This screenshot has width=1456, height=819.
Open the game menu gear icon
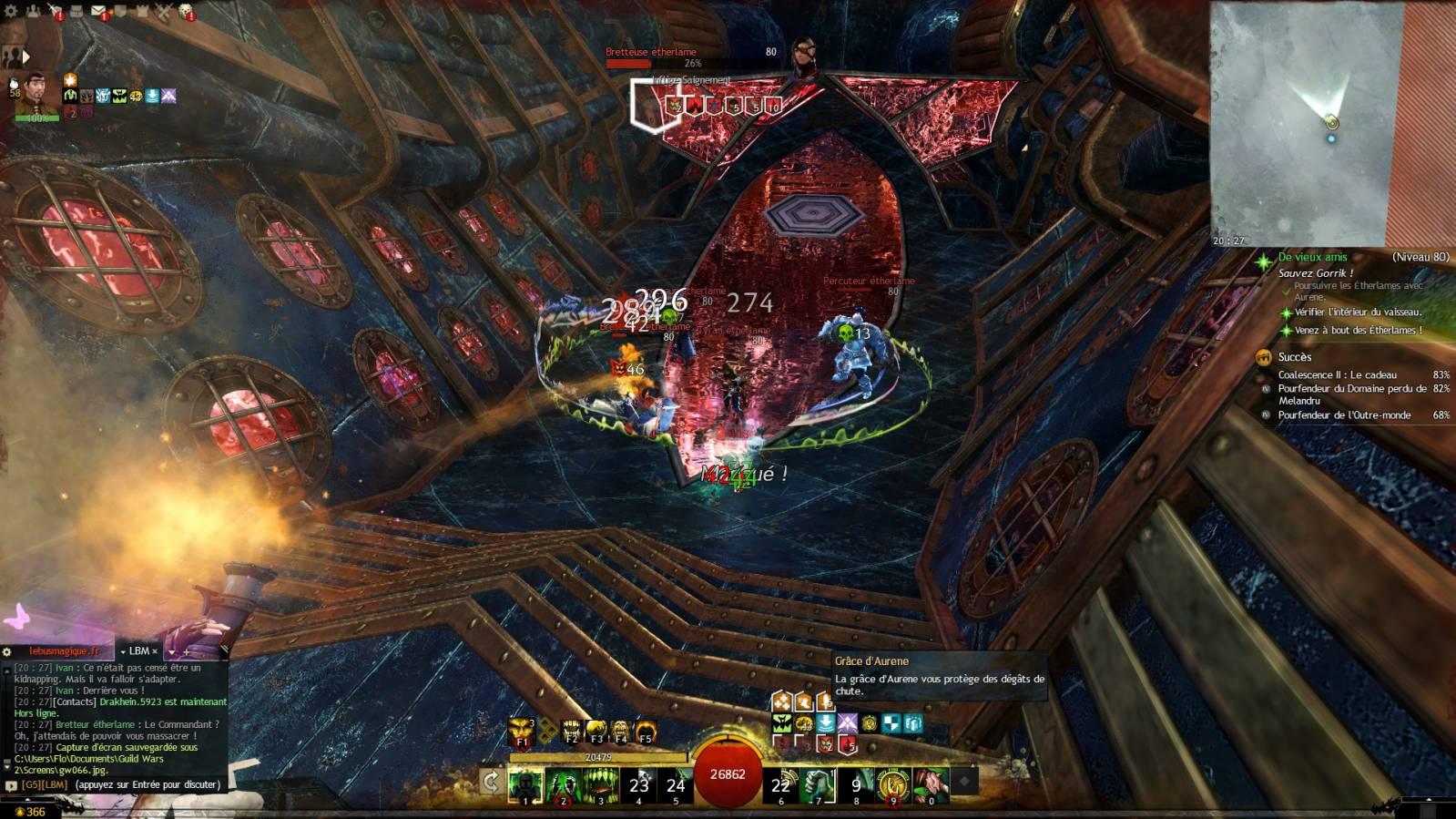(x=11, y=12)
